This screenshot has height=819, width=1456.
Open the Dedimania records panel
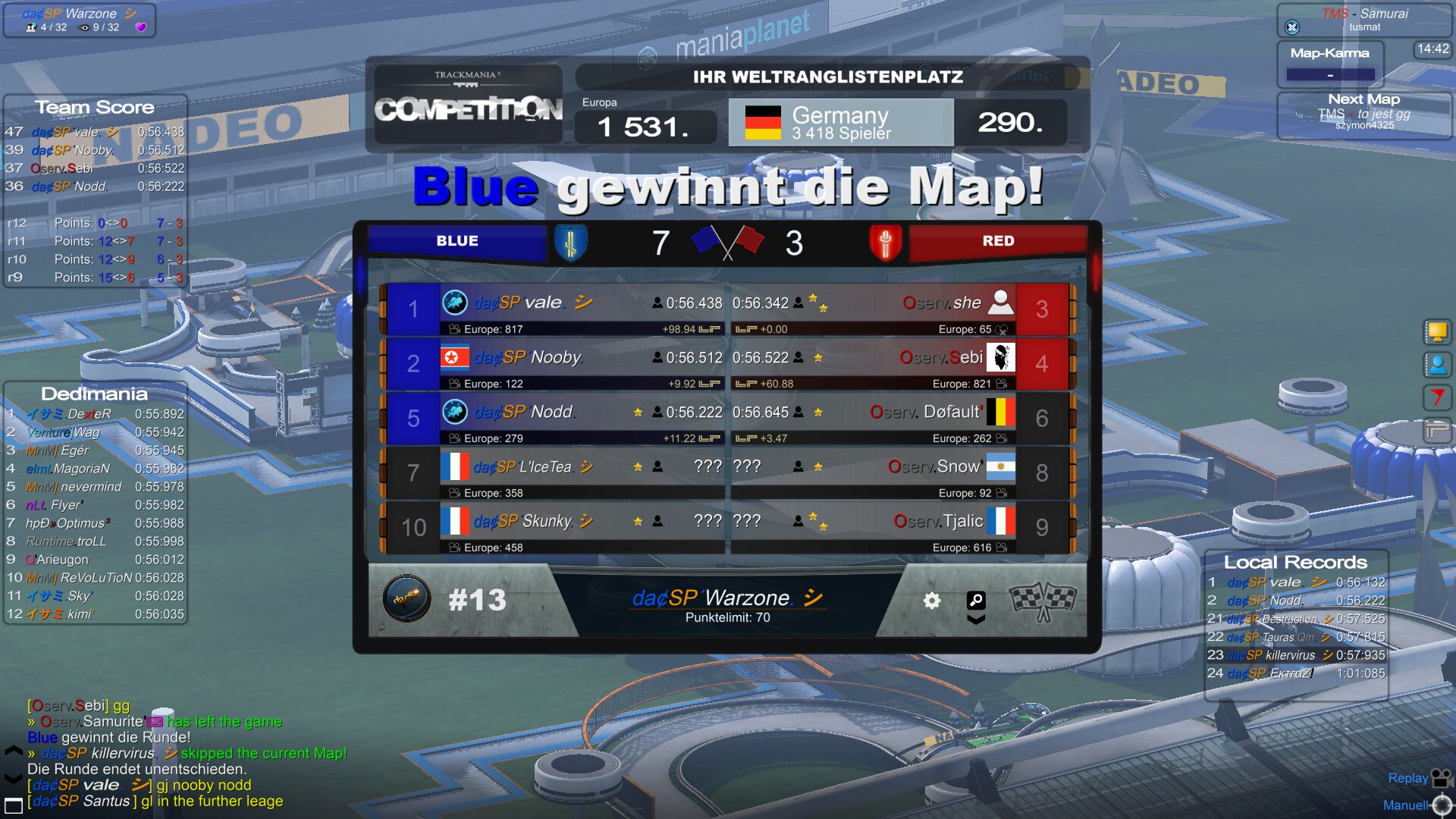click(x=95, y=394)
